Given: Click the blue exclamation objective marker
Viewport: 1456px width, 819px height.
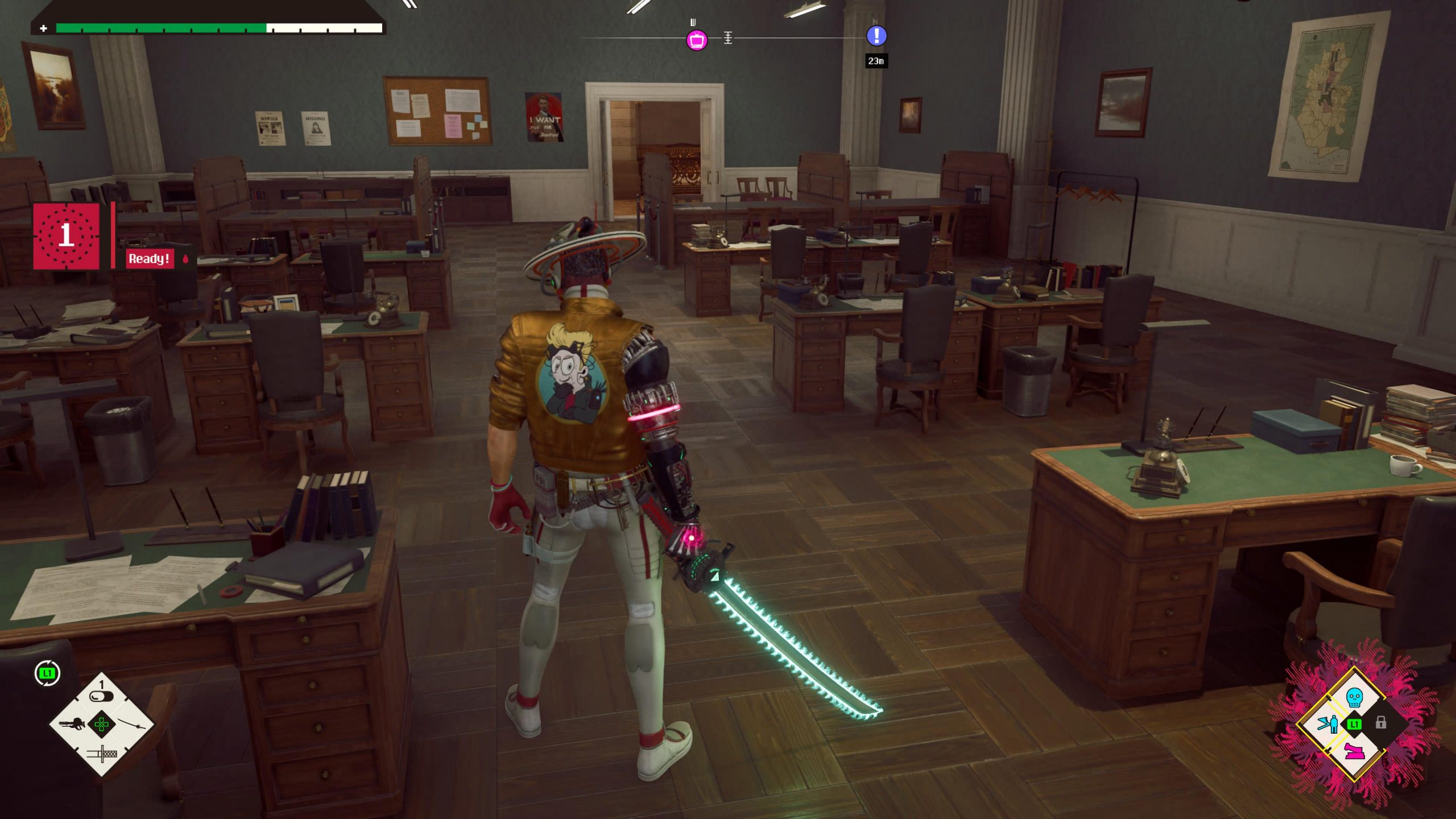Looking at the screenshot, I should click(876, 36).
